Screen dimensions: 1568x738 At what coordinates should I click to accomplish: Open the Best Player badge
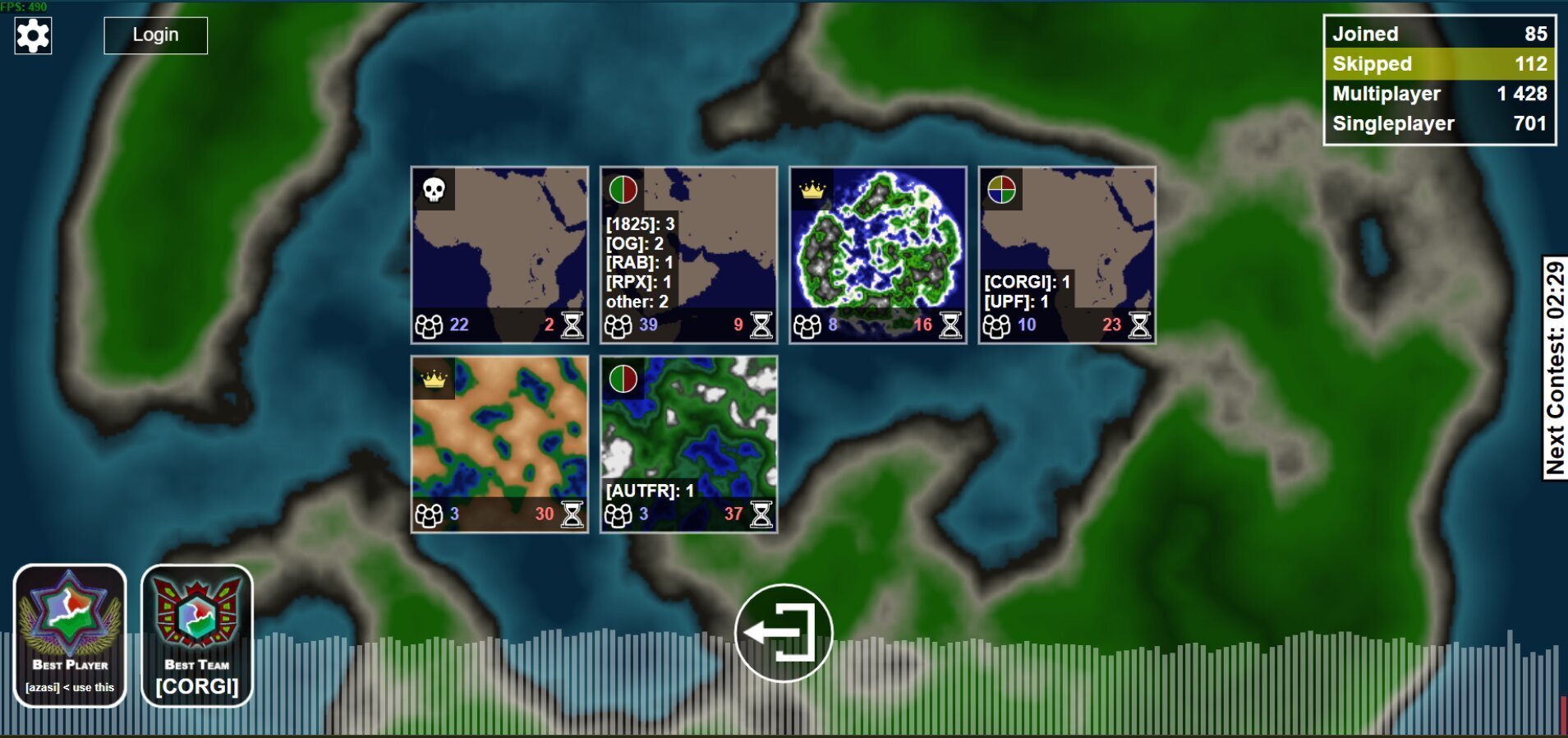click(70, 635)
